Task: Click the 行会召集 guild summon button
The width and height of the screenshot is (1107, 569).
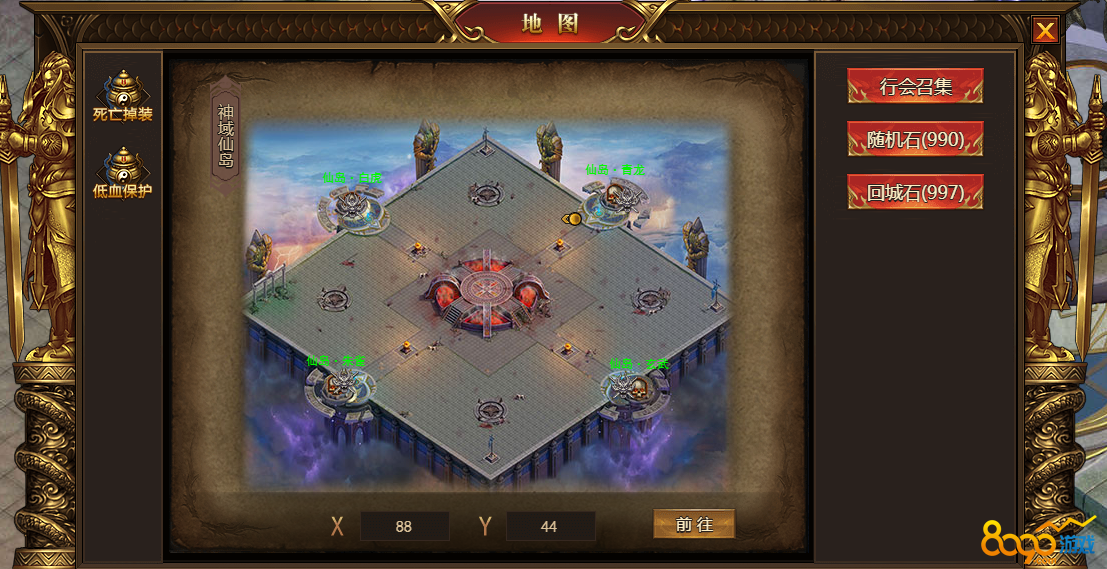Action: pyautogui.click(x=915, y=86)
